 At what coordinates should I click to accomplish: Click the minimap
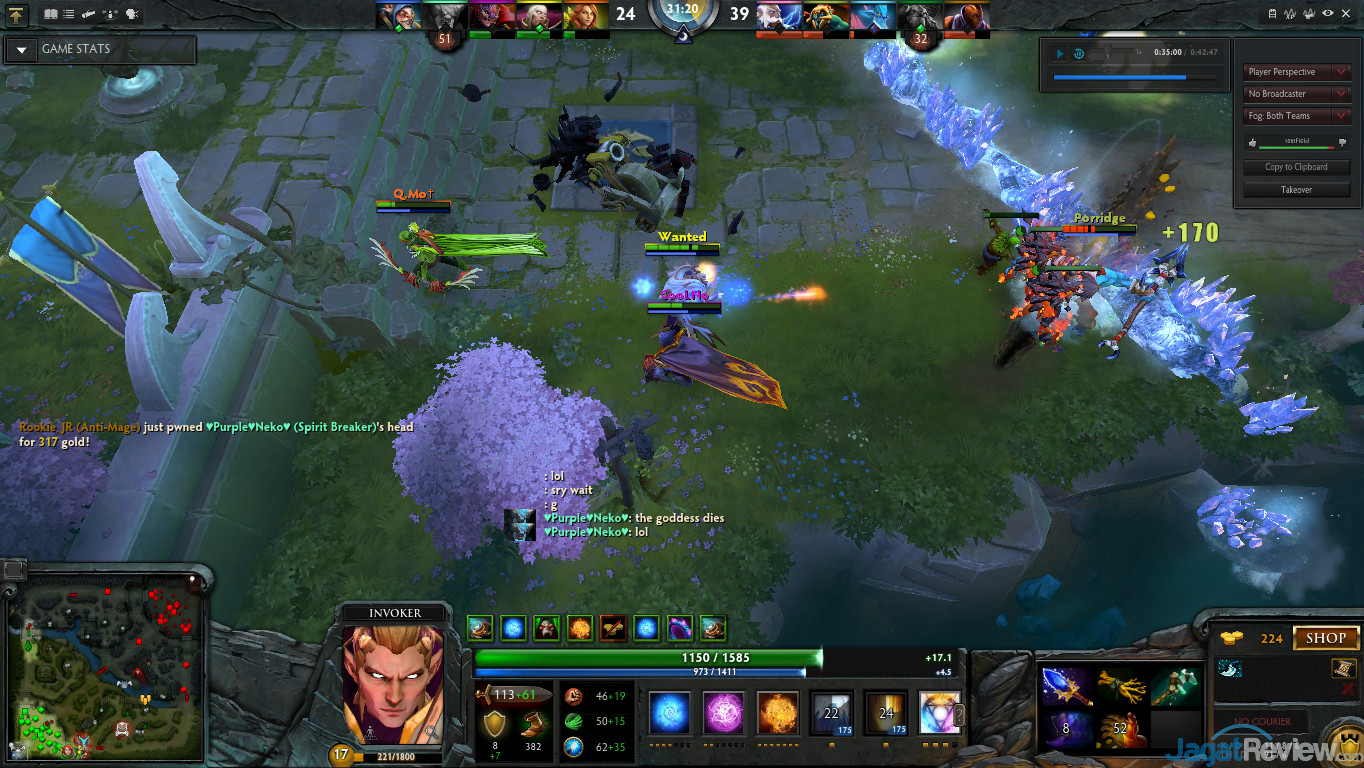click(x=106, y=667)
